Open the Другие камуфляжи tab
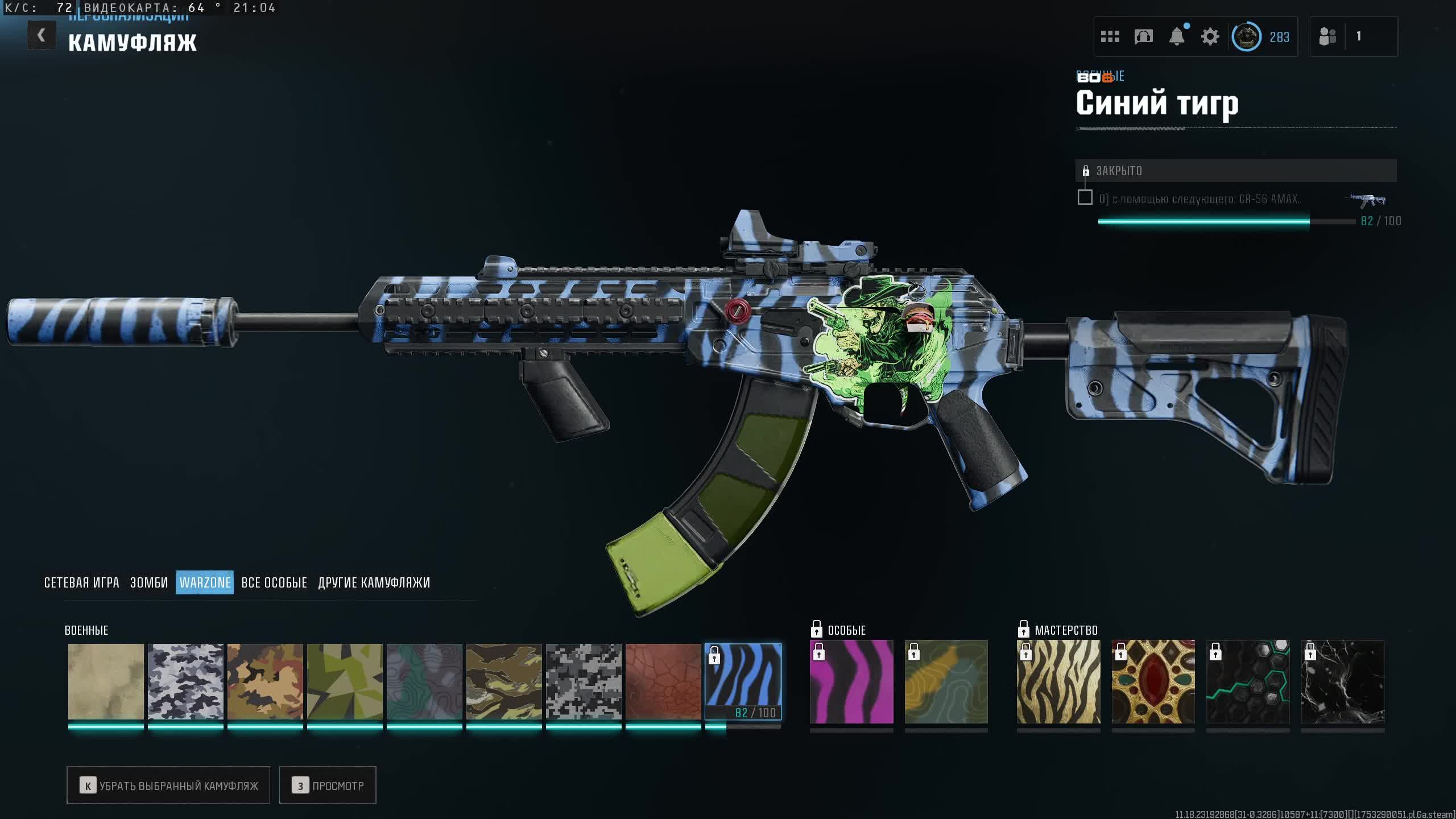Screen dimensions: 1456x819 click(374, 582)
